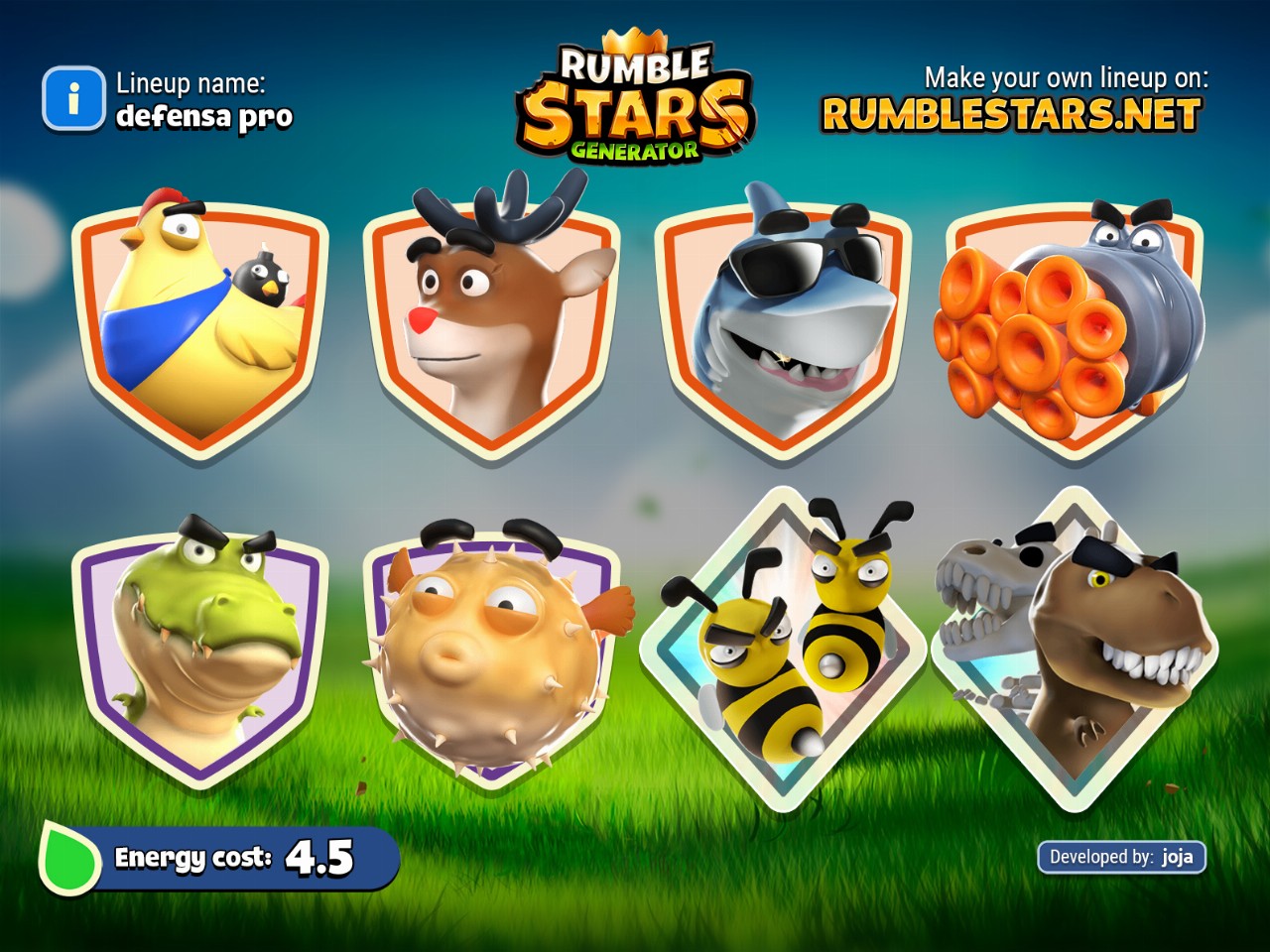Open the RUMBLESTARS.NET link
This screenshot has width=1270, height=952.
[1011, 115]
